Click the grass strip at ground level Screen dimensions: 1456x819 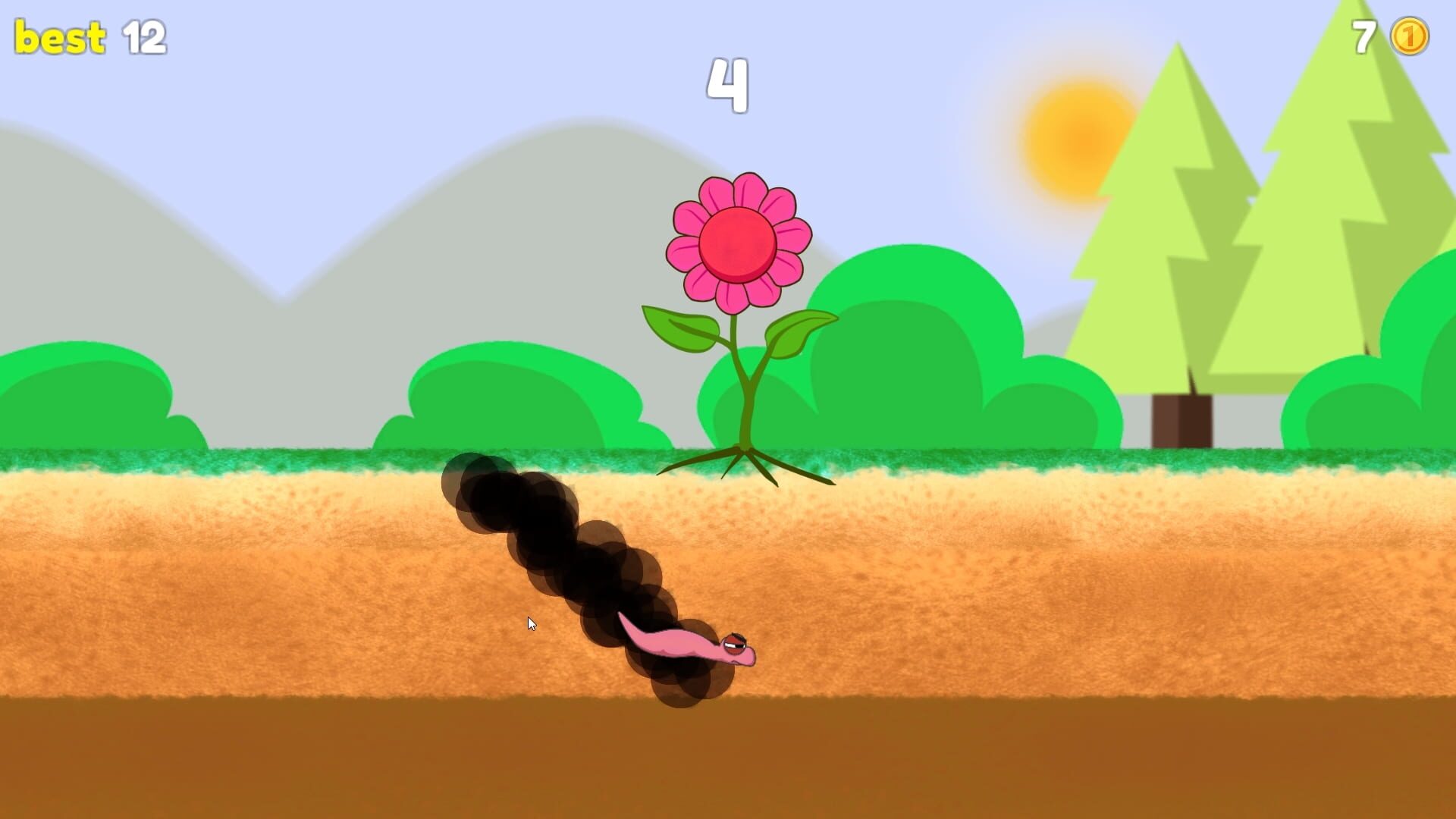pos(303,461)
